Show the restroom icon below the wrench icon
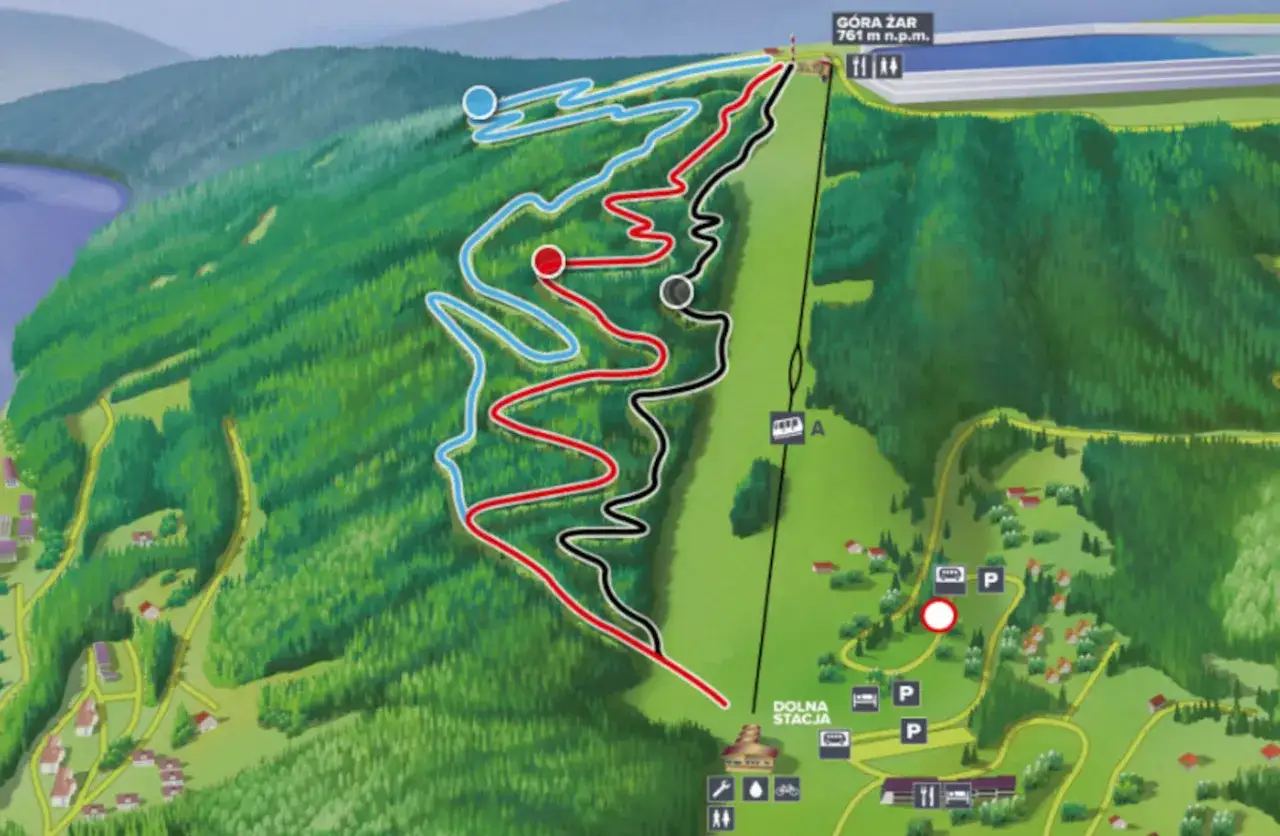 [x=720, y=818]
